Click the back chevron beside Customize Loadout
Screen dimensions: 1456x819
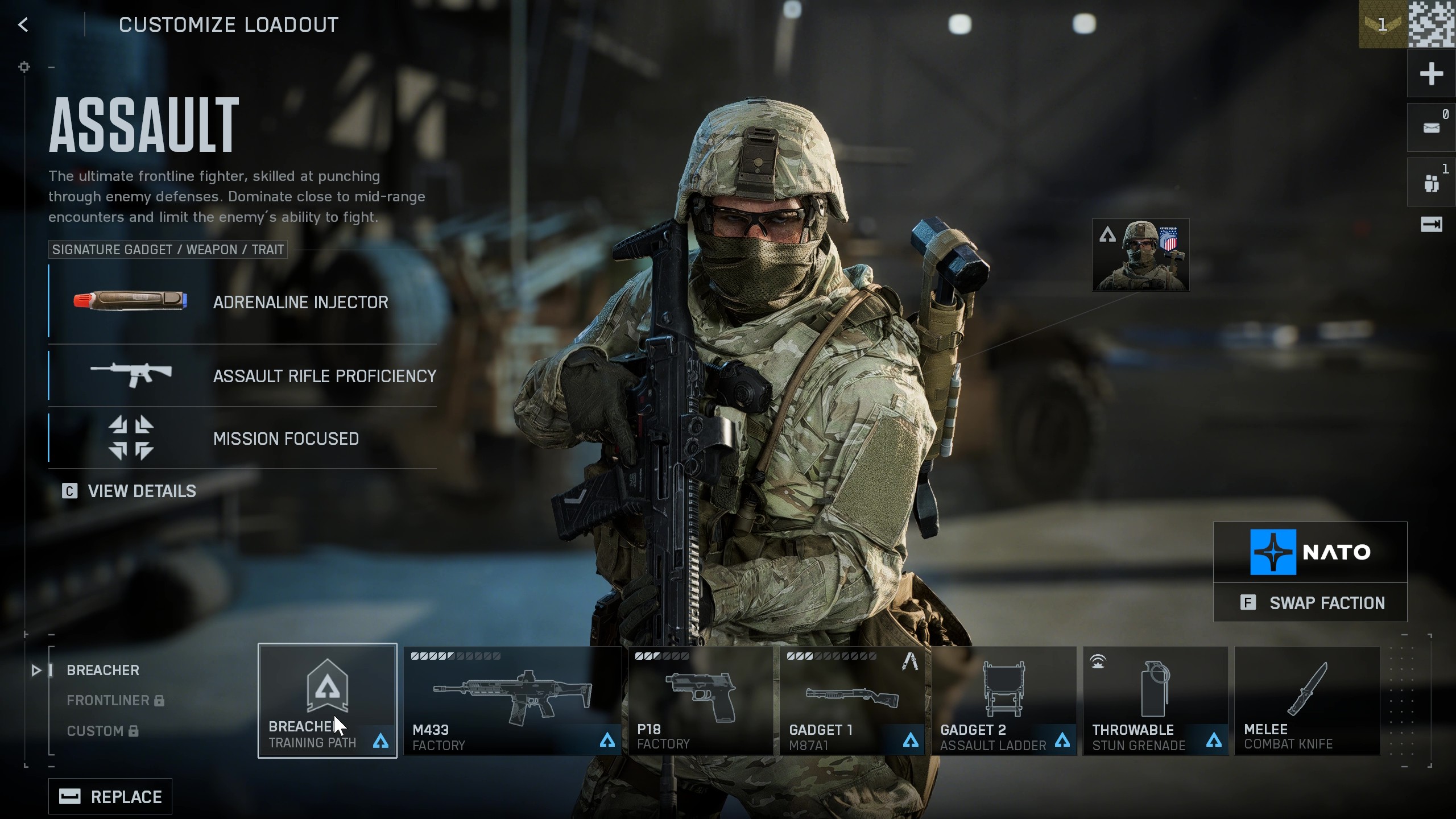(x=23, y=24)
